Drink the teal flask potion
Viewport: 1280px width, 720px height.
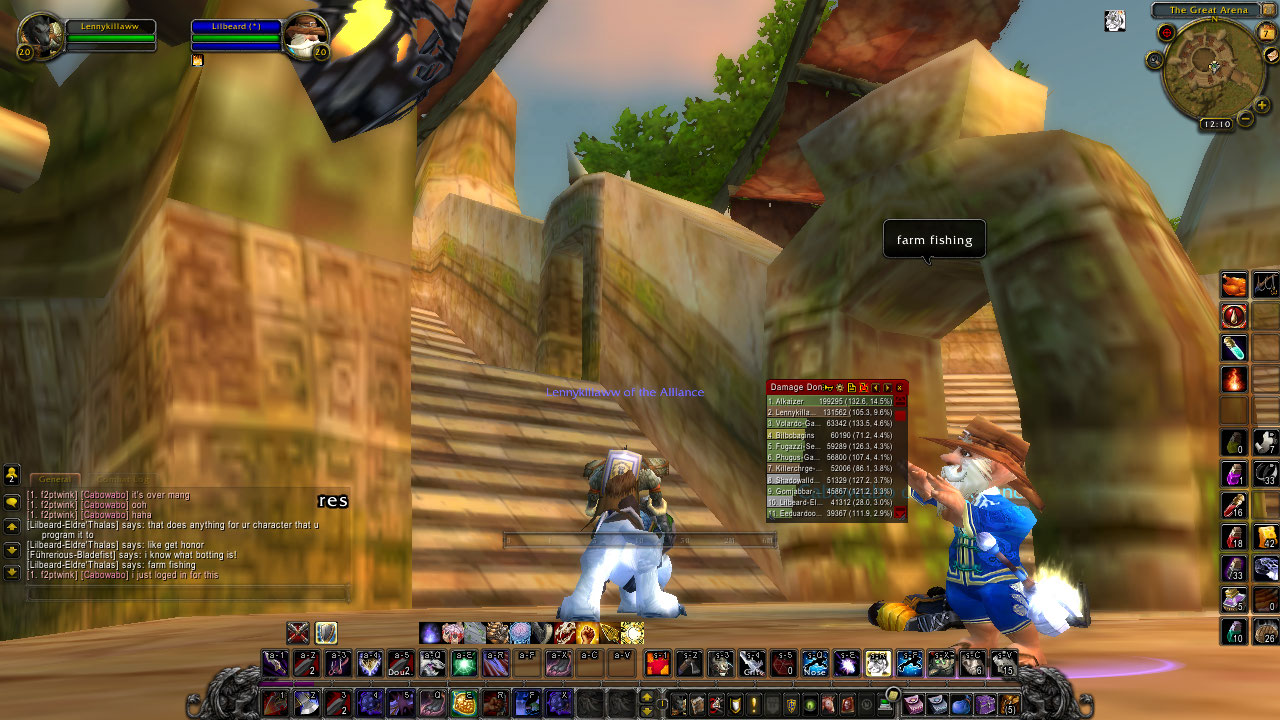tap(1234, 348)
